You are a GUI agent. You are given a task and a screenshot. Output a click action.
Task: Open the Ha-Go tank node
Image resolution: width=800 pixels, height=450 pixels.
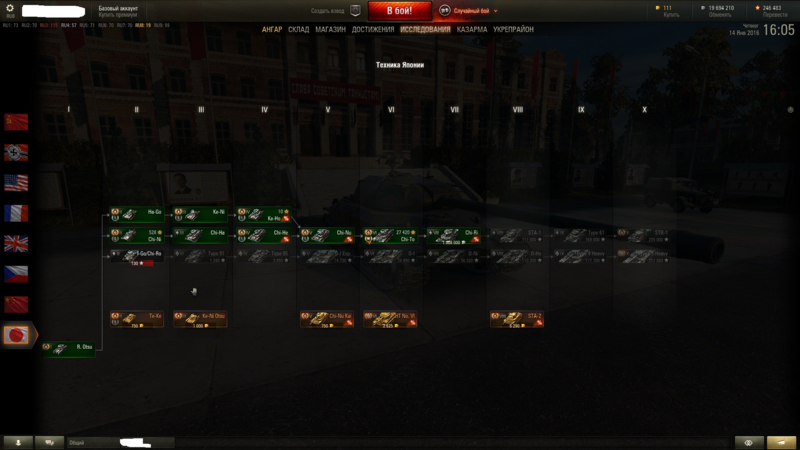(x=137, y=214)
